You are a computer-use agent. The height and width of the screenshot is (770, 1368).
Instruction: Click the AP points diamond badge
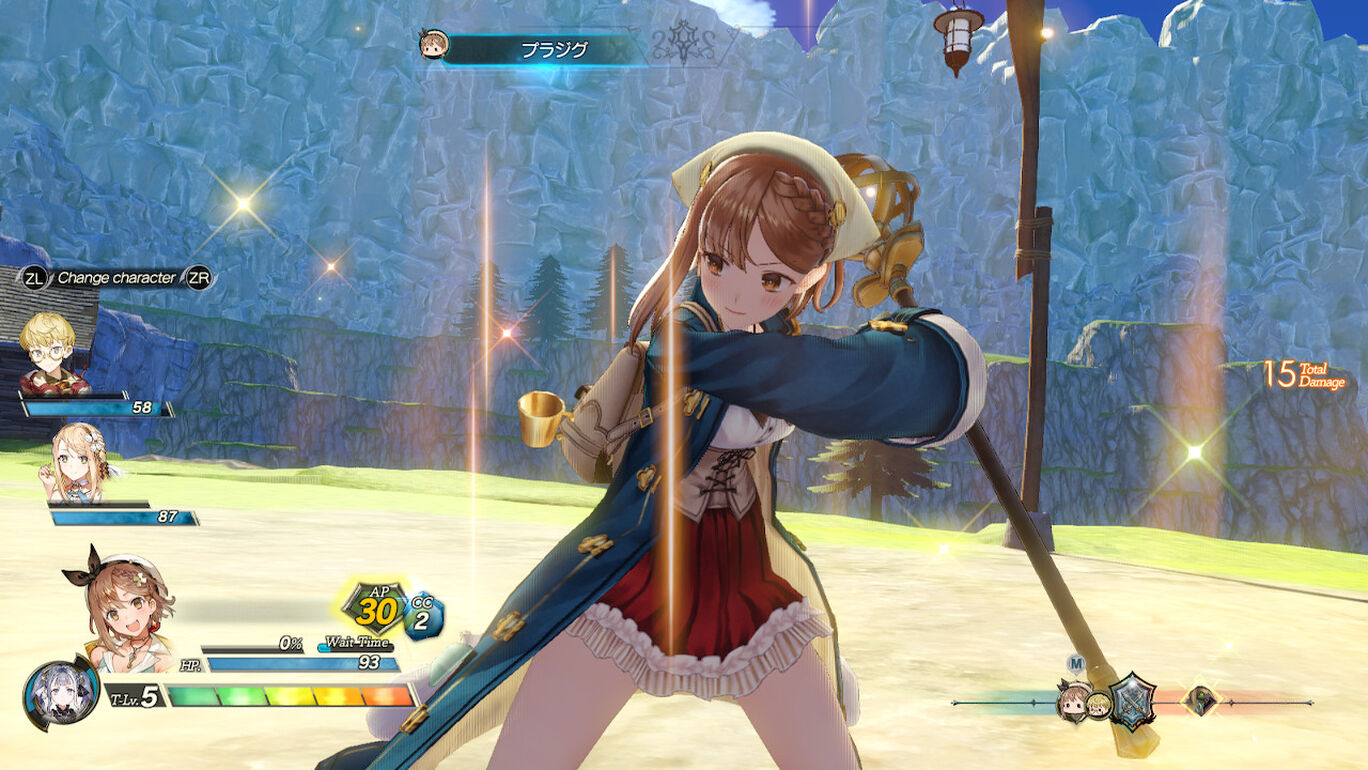(375, 607)
